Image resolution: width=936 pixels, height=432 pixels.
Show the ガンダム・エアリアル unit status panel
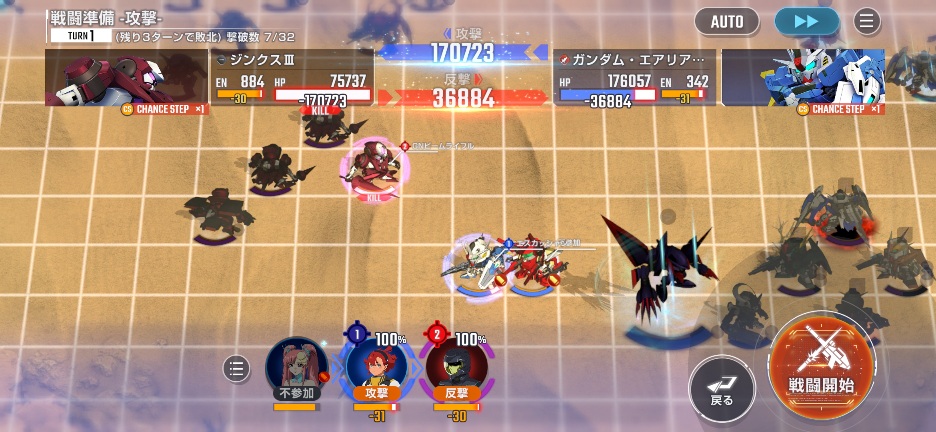tap(634, 77)
